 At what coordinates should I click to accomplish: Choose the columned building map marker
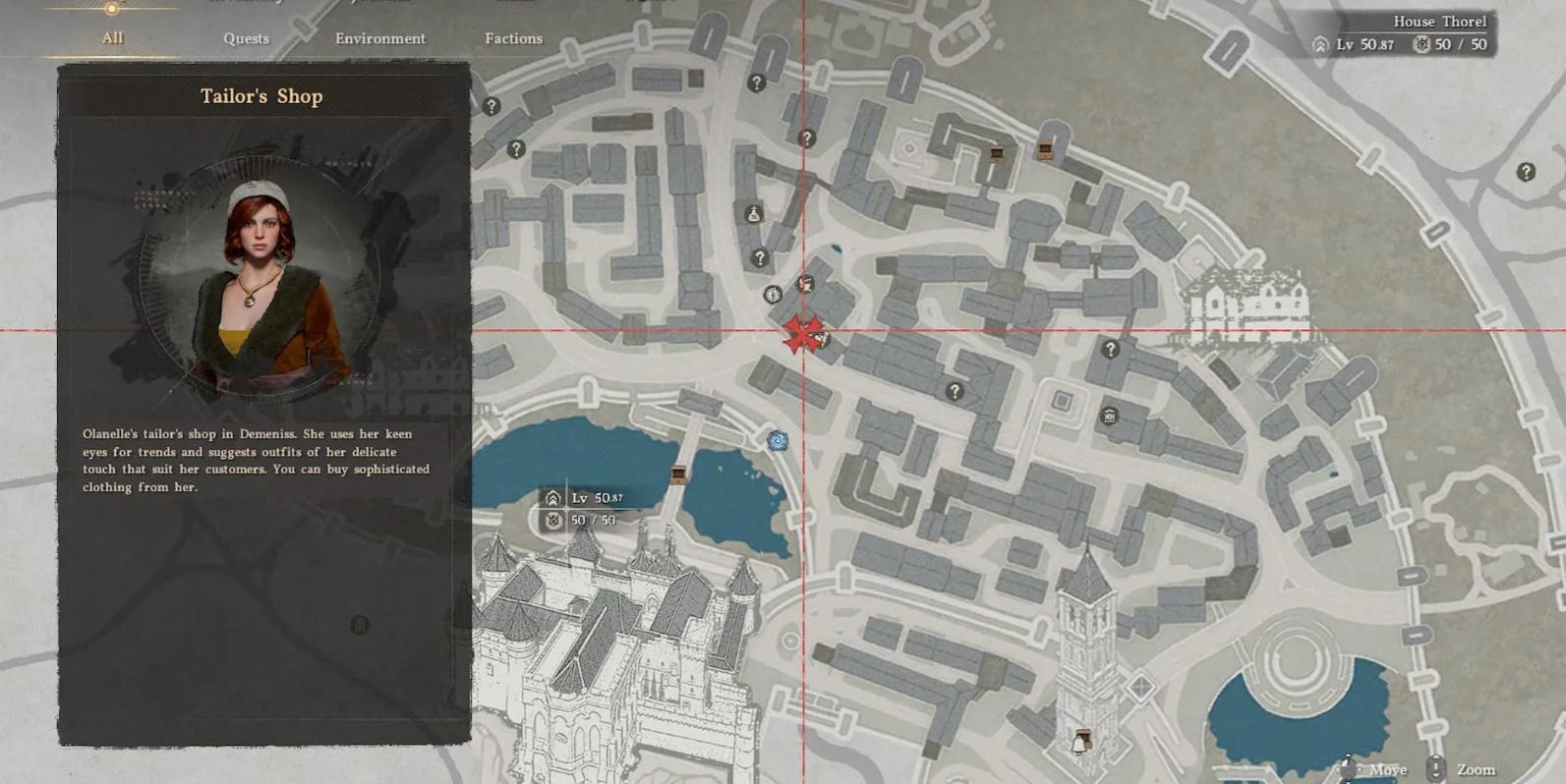(1109, 416)
